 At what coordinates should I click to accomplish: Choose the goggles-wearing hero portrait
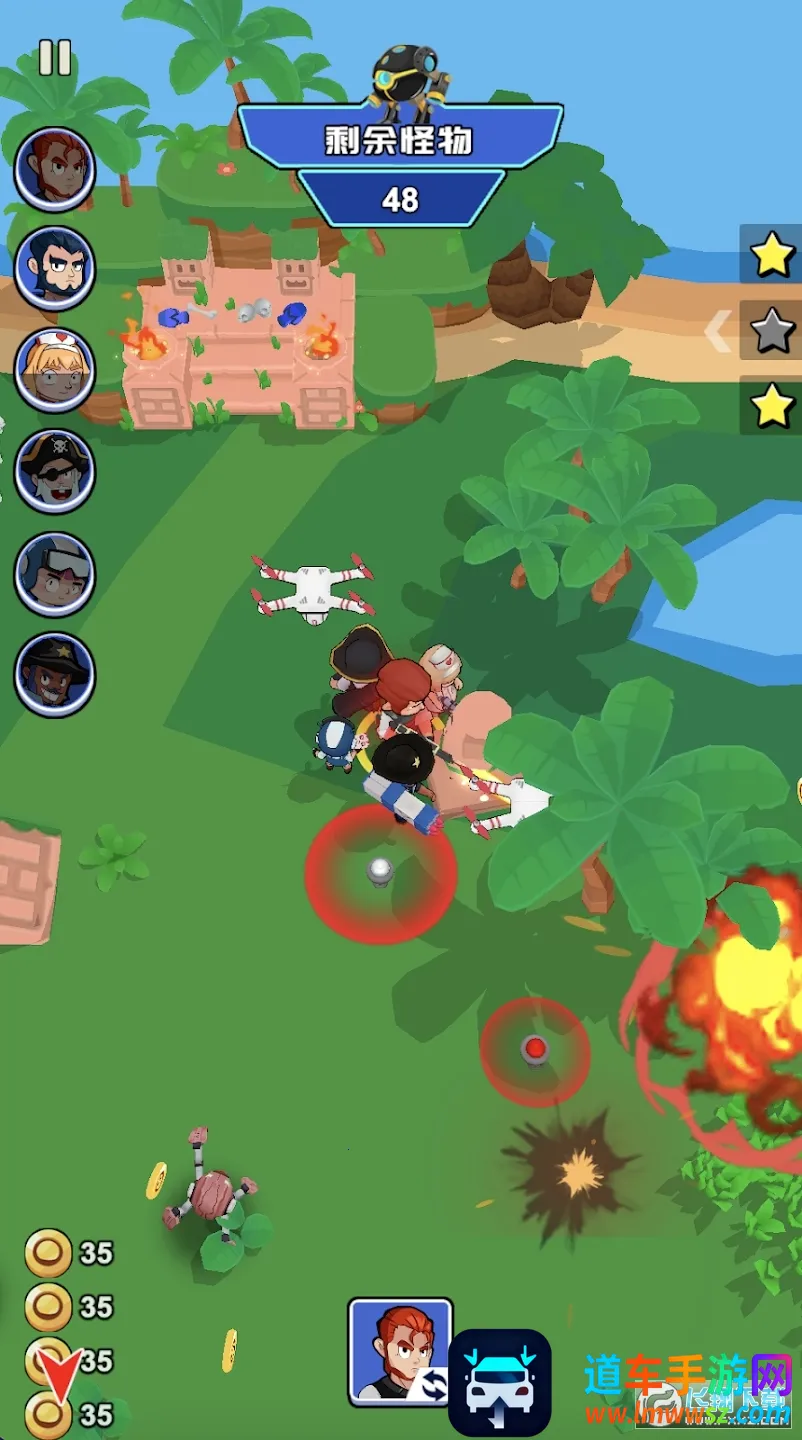pos(55,573)
